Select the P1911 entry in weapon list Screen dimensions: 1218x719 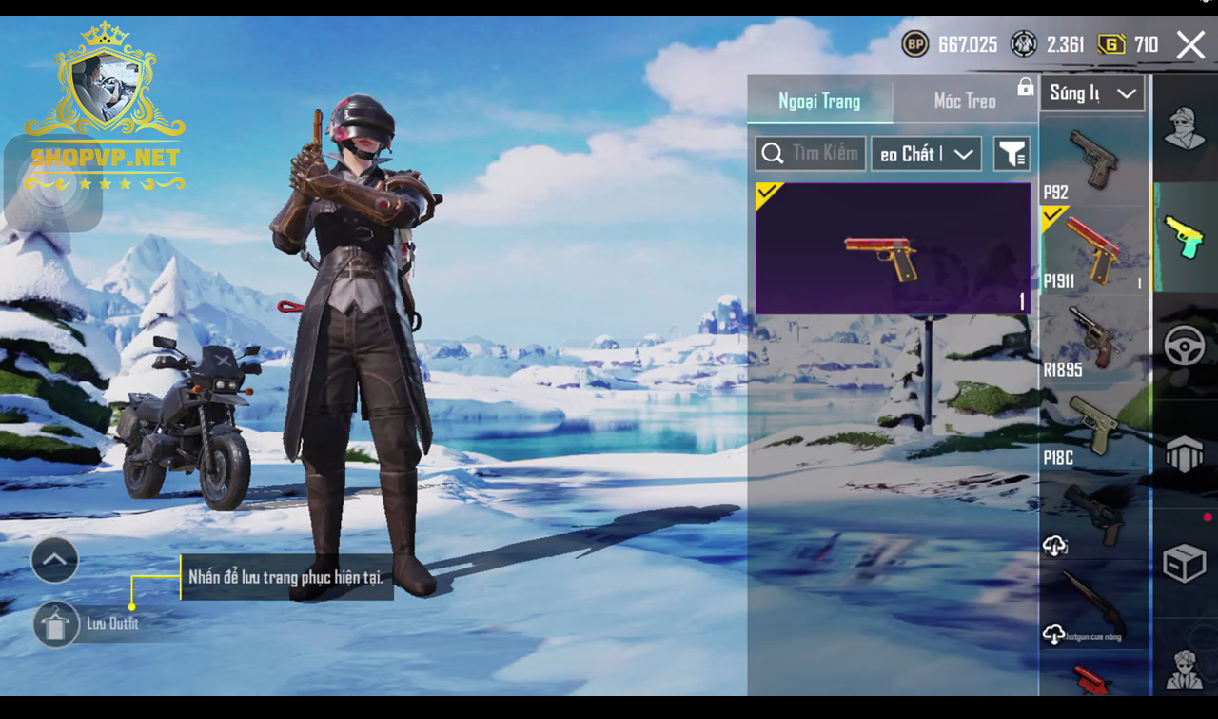click(1094, 250)
